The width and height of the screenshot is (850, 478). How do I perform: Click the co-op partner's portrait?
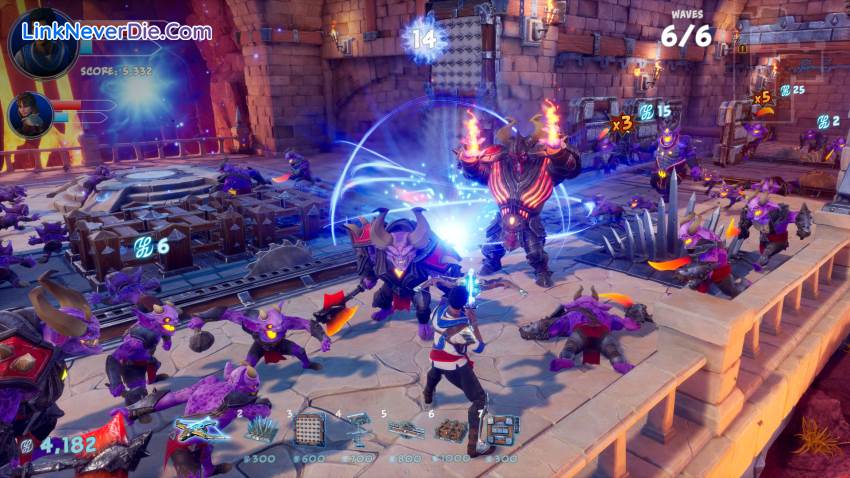[x=30, y=113]
